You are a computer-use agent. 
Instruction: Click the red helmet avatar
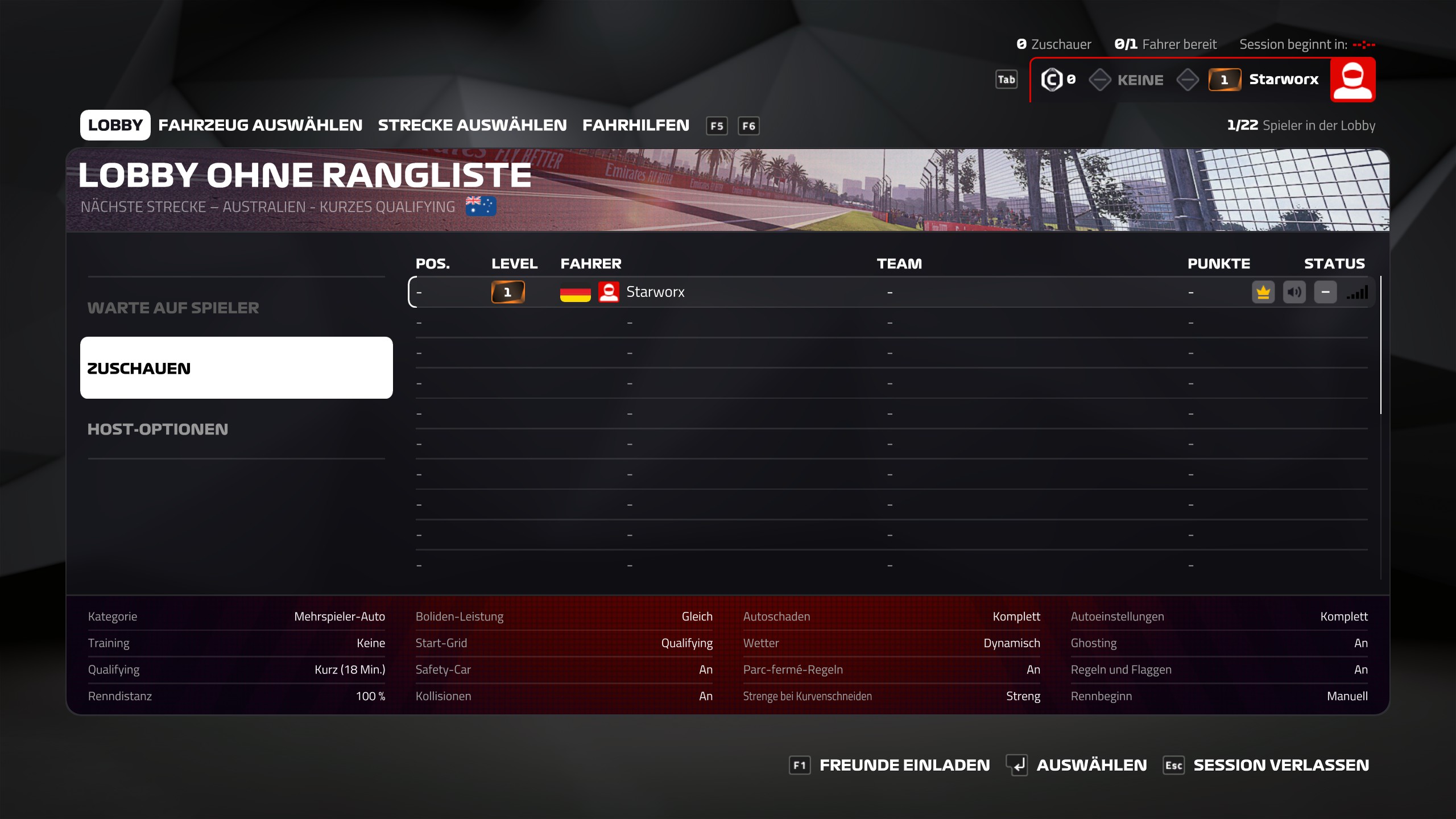(x=1352, y=80)
